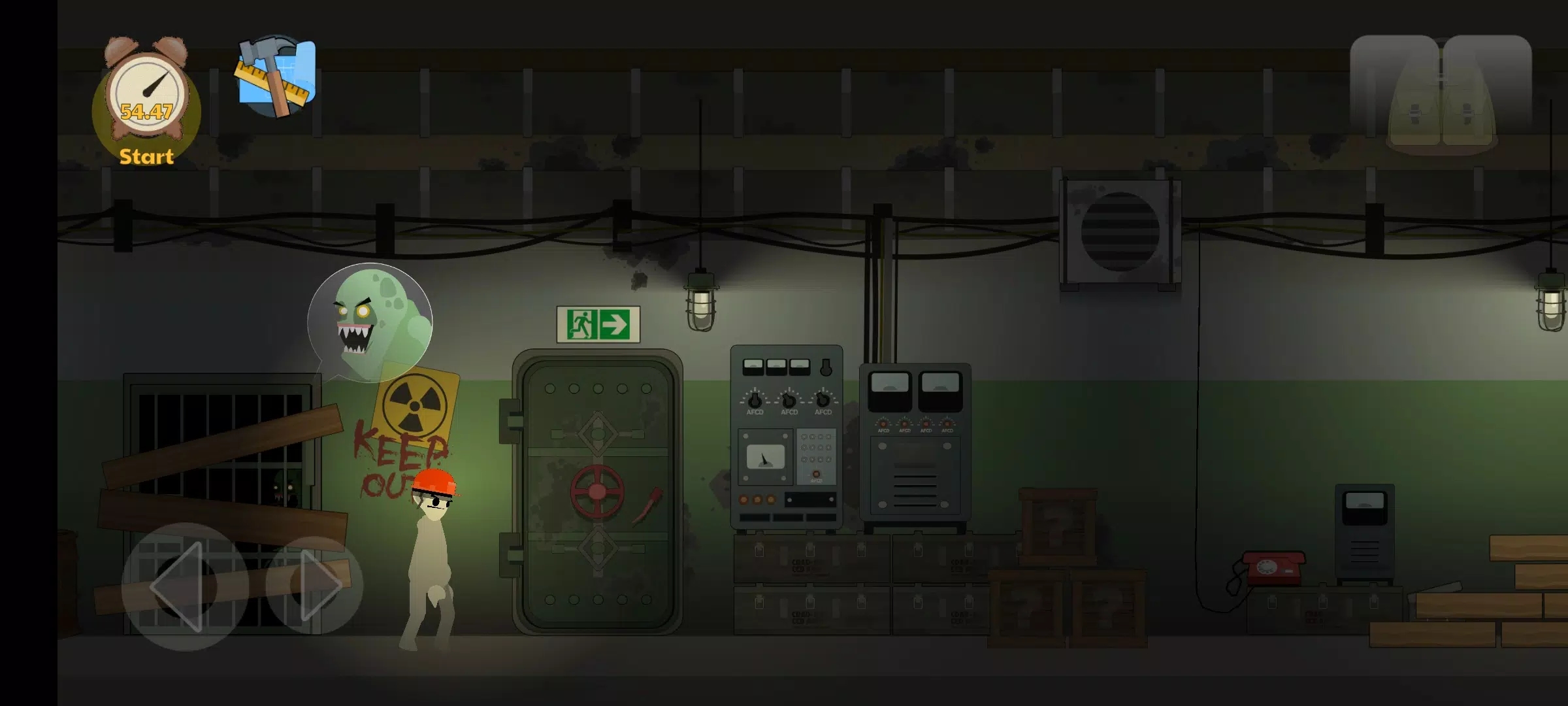Tap the gauge dial showing the needle reading
This screenshot has width=1568, height=706.
(764, 459)
